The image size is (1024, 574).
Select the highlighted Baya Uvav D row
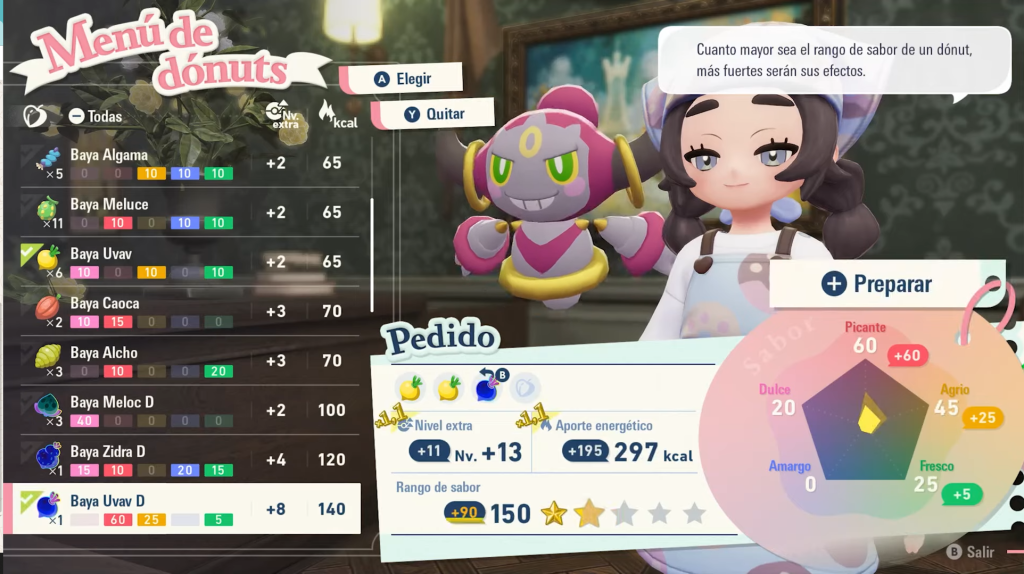[190, 508]
